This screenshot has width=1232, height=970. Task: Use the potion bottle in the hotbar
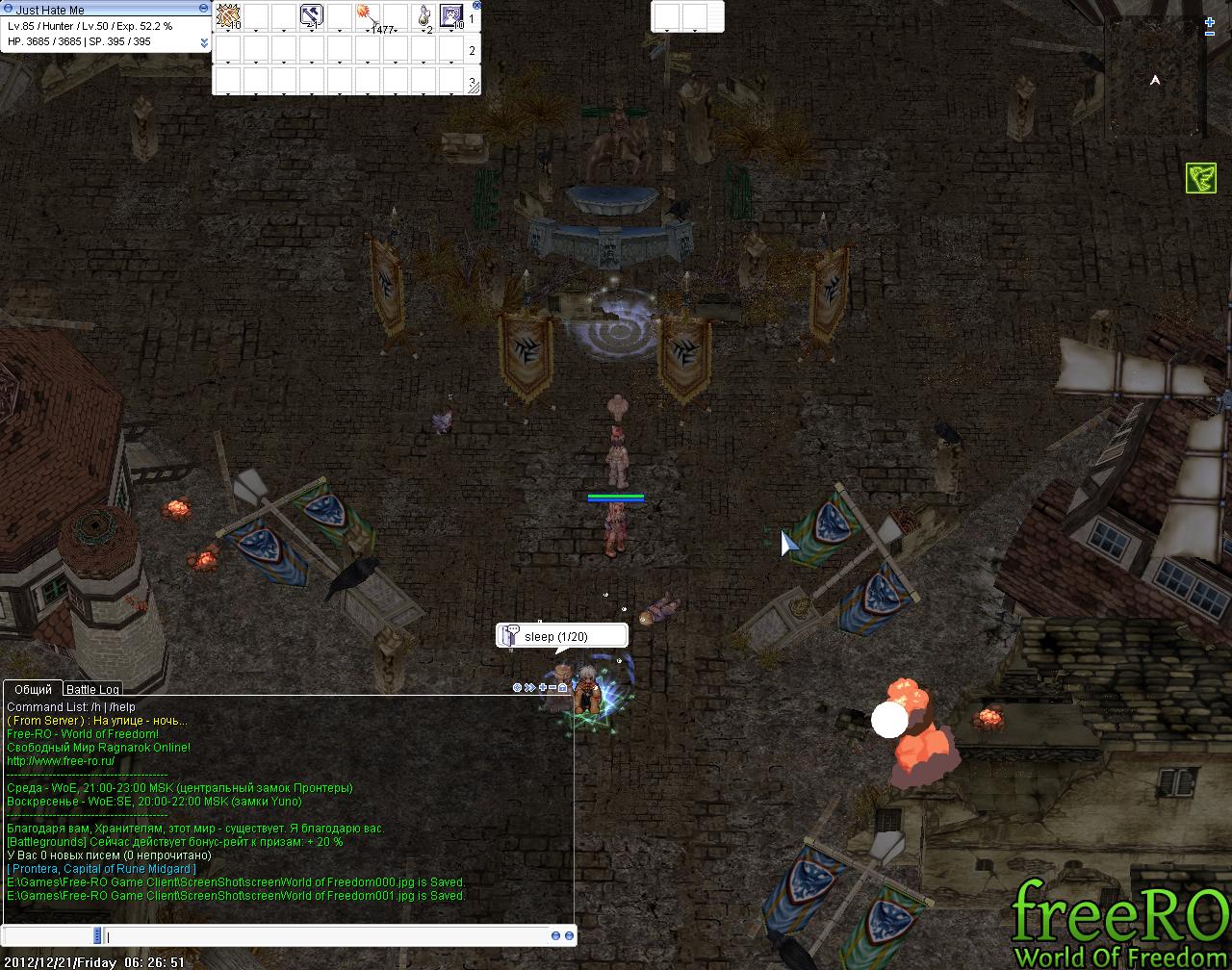coord(424,16)
